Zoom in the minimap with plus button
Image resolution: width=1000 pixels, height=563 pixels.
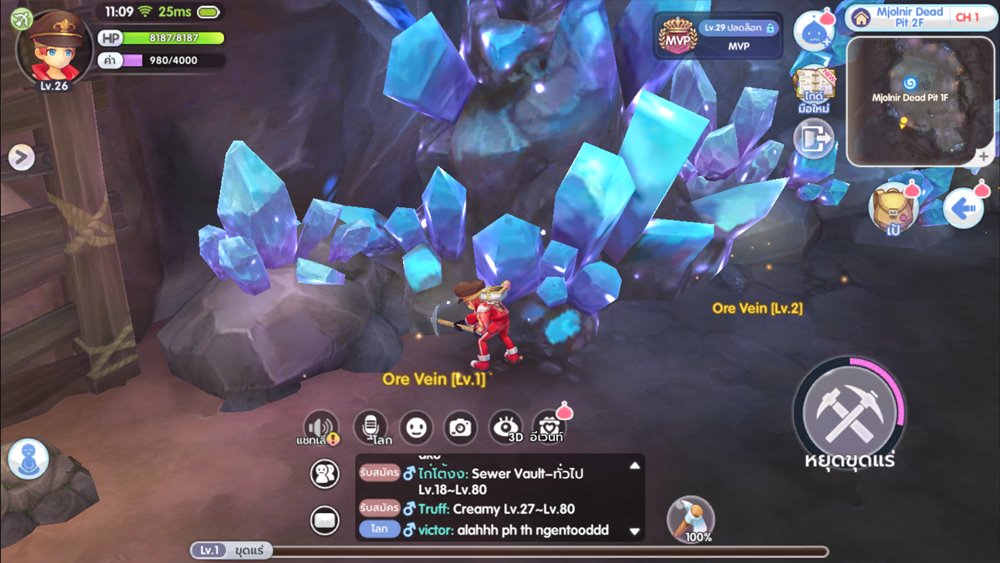click(x=984, y=157)
